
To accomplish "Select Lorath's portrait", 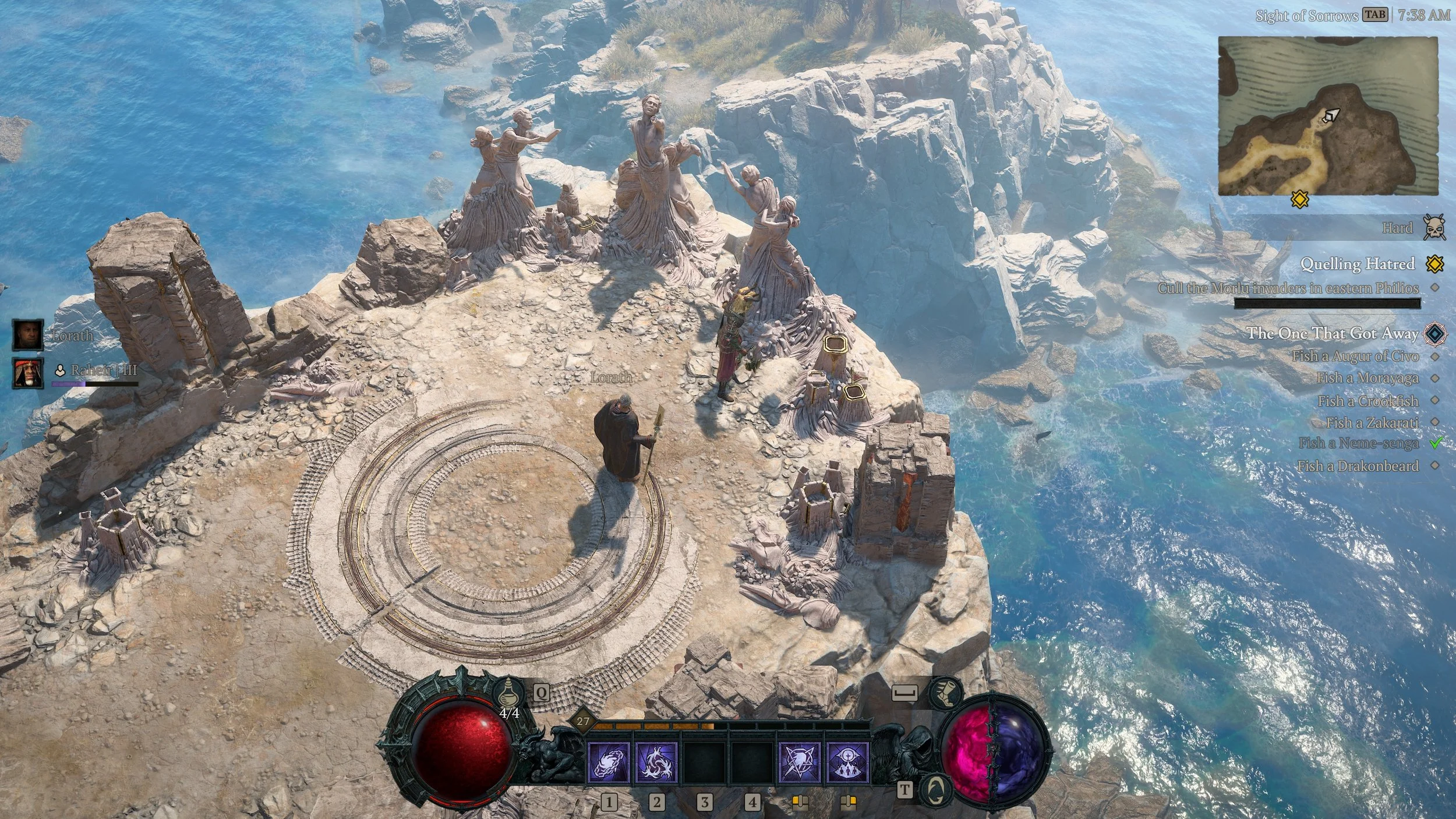I will coord(28,334).
